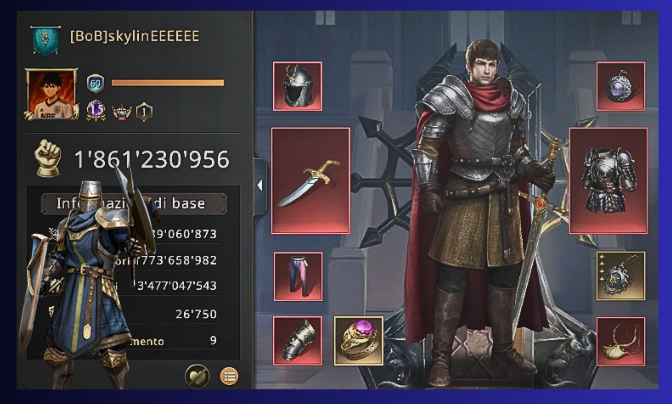Inspect the armored gauntlet slot

[x=297, y=341]
